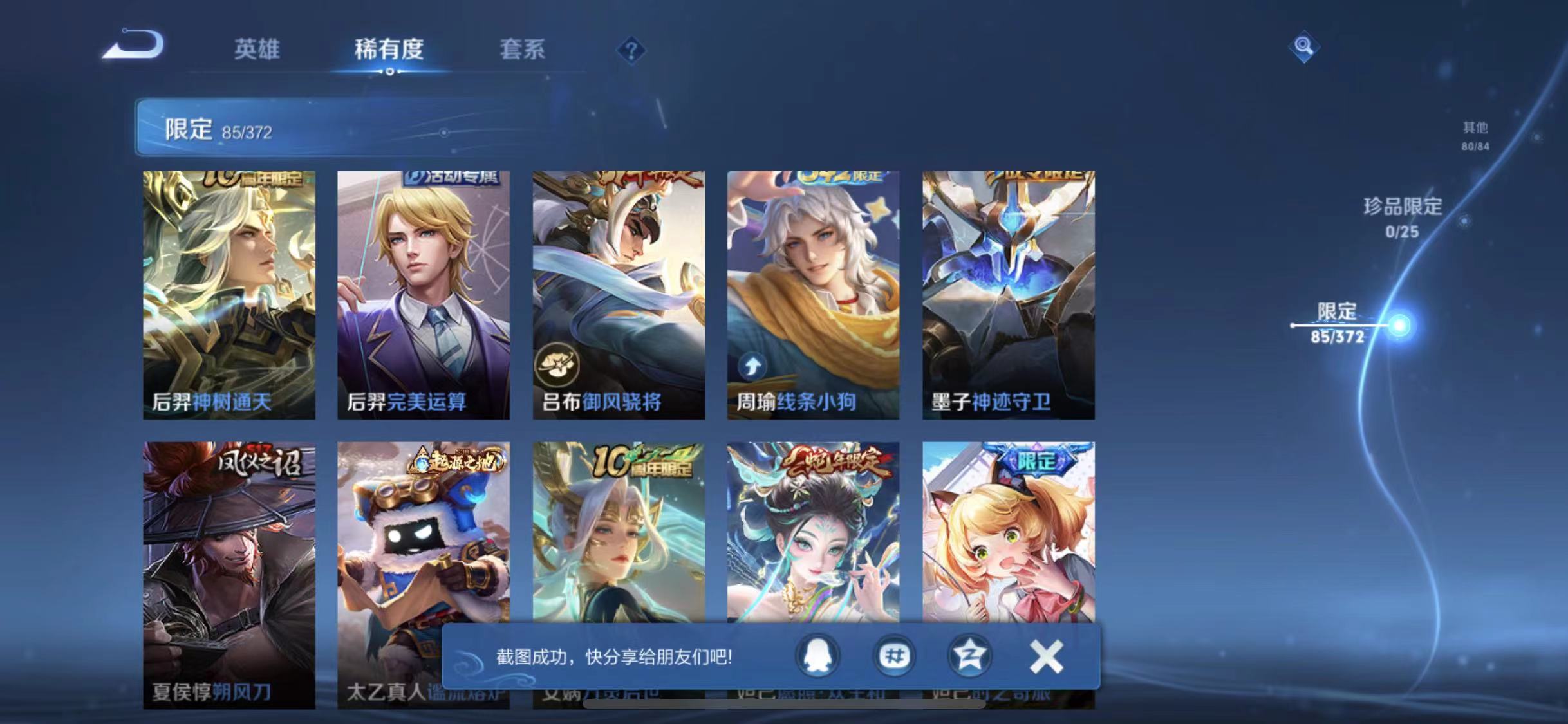Open the 其他 80/84 category
The width and height of the screenshot is (1568, 724).
click(1474, 136)
